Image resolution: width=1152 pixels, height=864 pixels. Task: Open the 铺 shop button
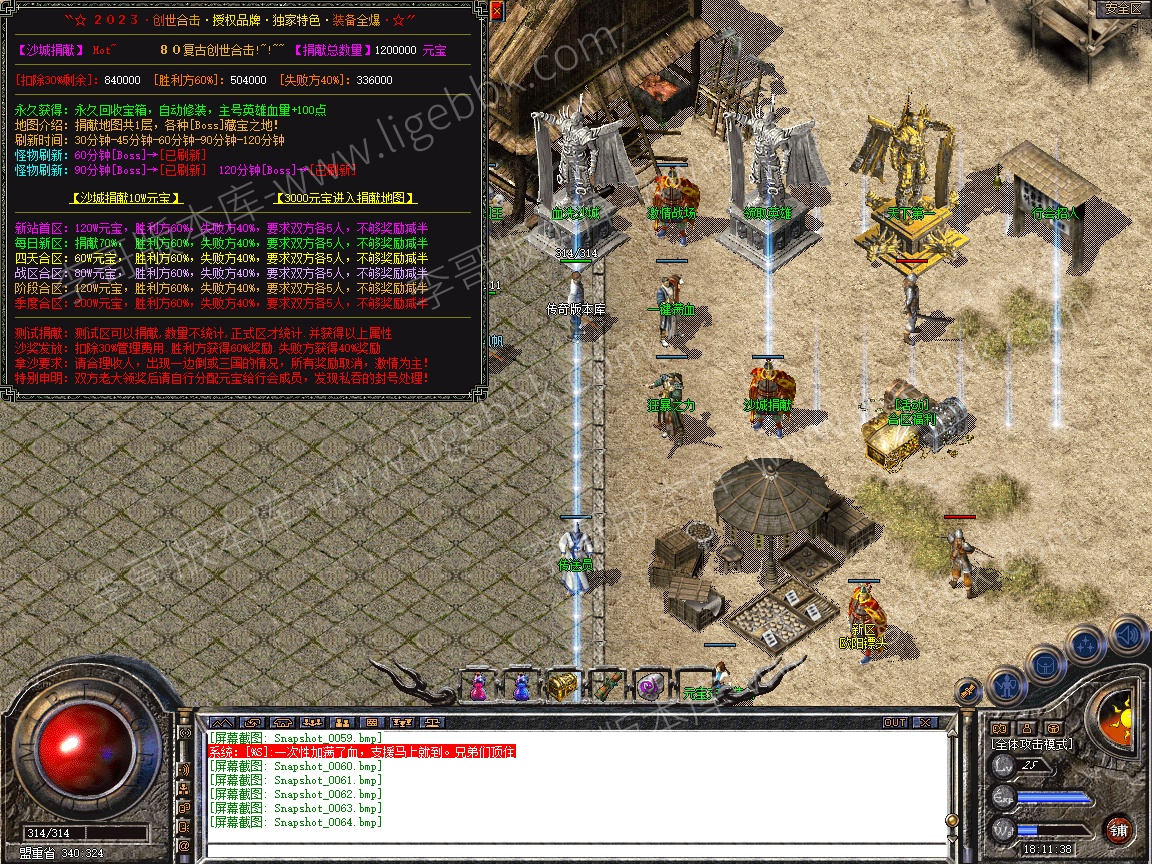click(1119, 830)
